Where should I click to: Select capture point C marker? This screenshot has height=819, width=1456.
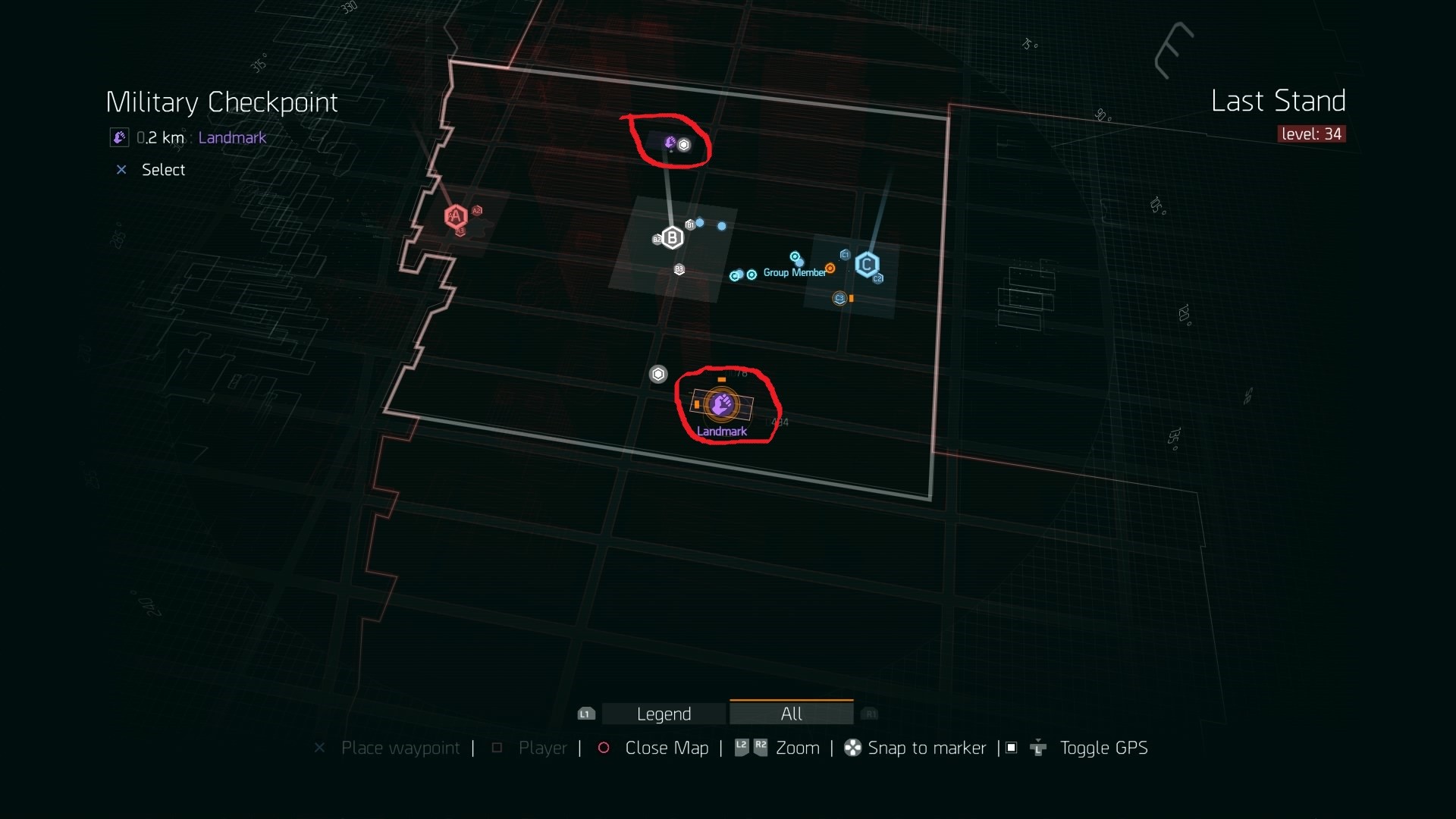867,265
